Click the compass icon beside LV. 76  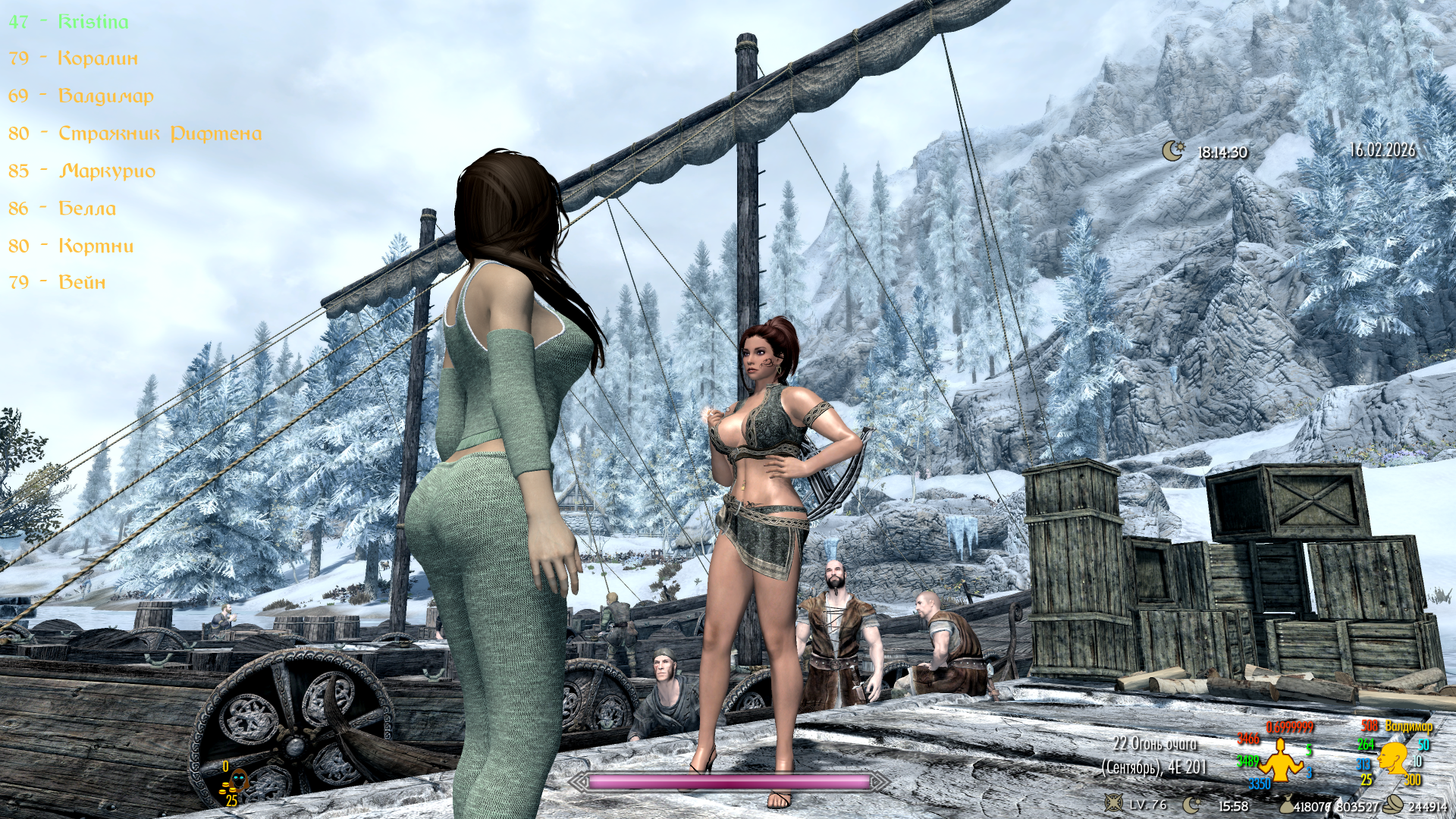1112,803
